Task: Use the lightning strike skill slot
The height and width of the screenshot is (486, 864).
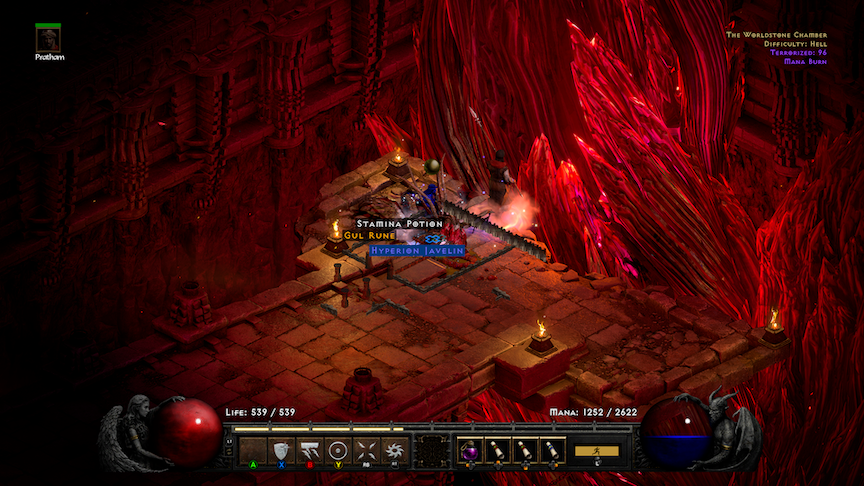Action: 309,451
